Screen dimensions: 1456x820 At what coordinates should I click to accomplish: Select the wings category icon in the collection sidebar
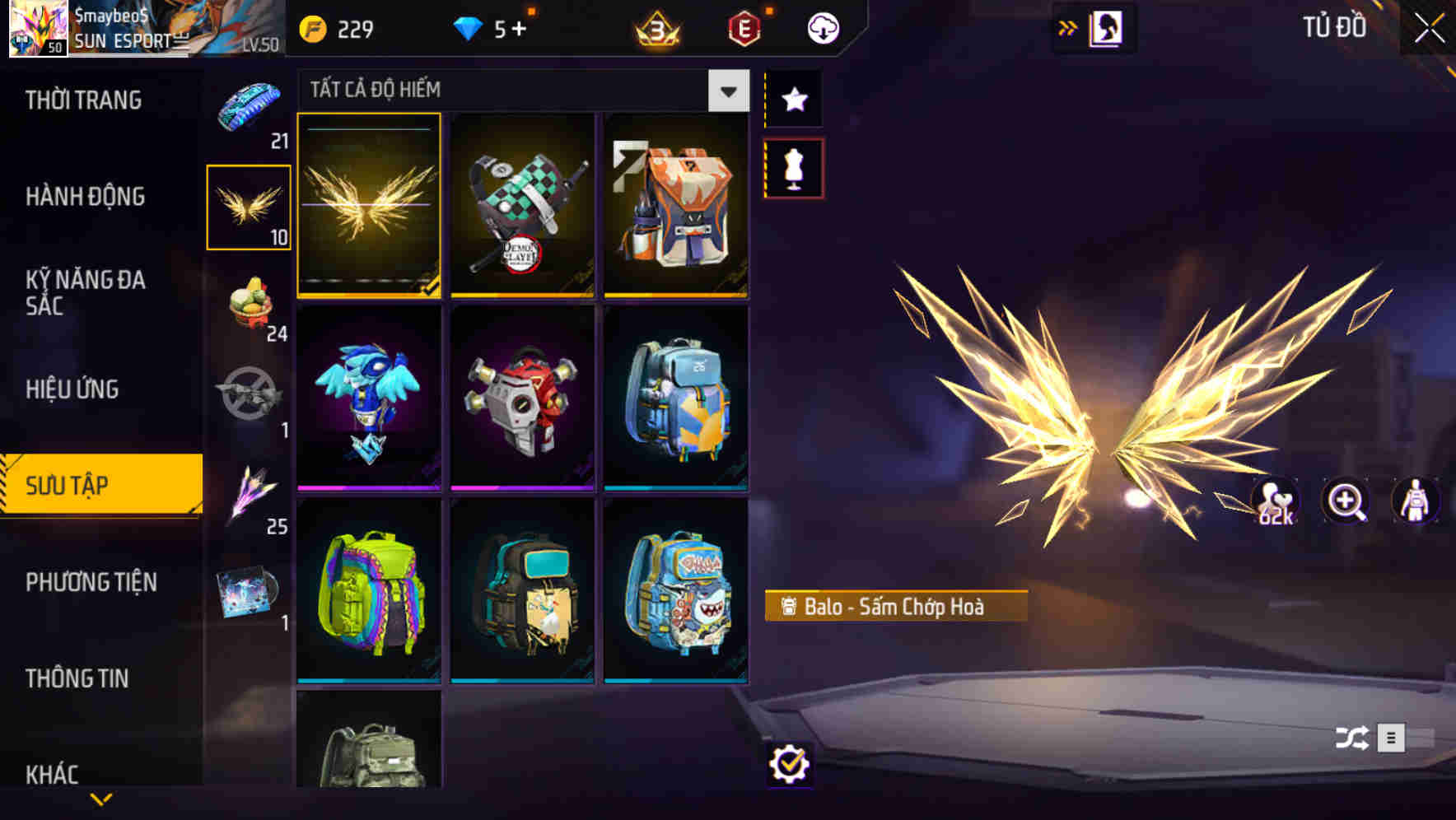tap(250, 204)
